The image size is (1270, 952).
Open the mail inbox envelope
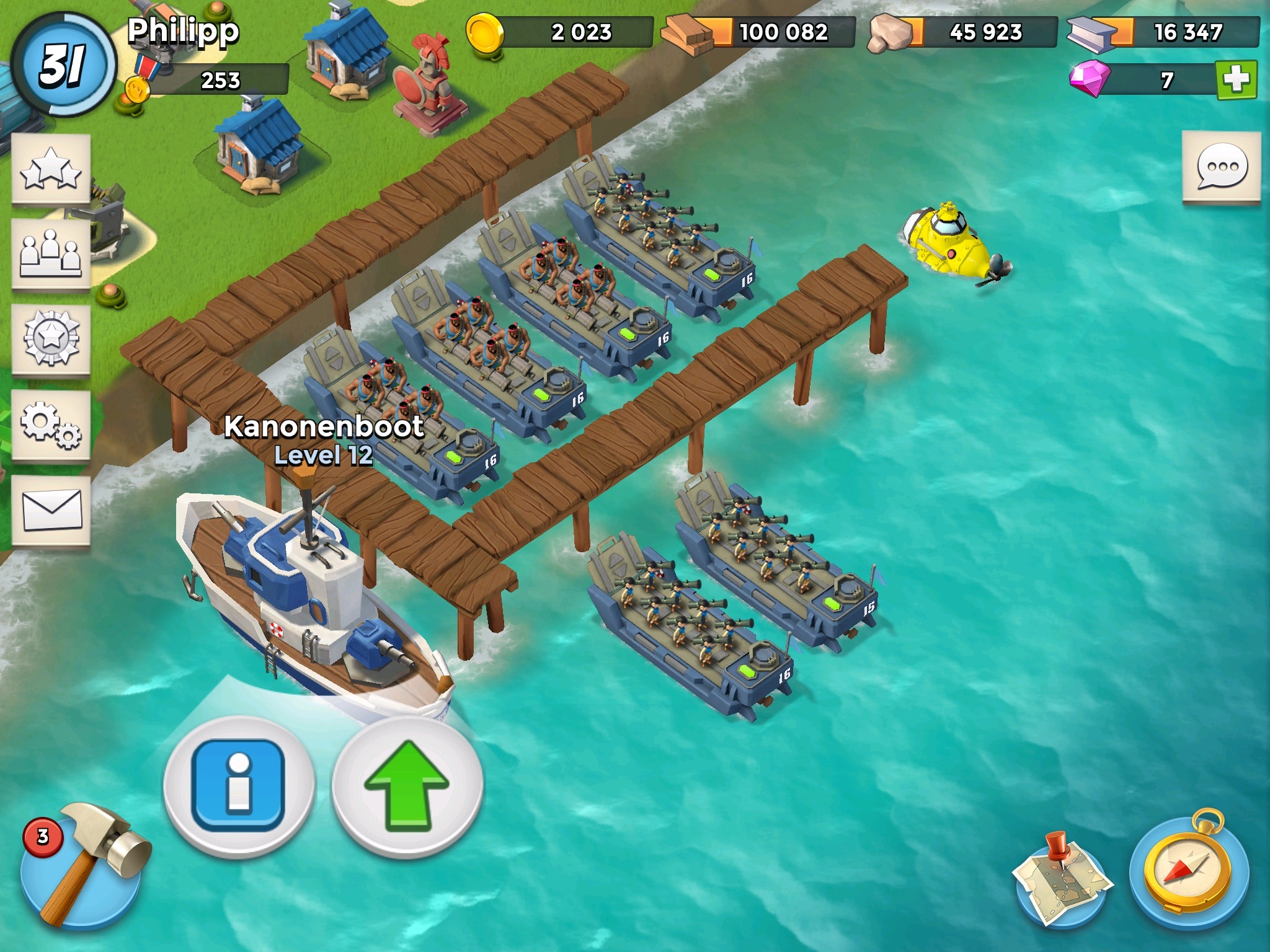click(51, 510)
